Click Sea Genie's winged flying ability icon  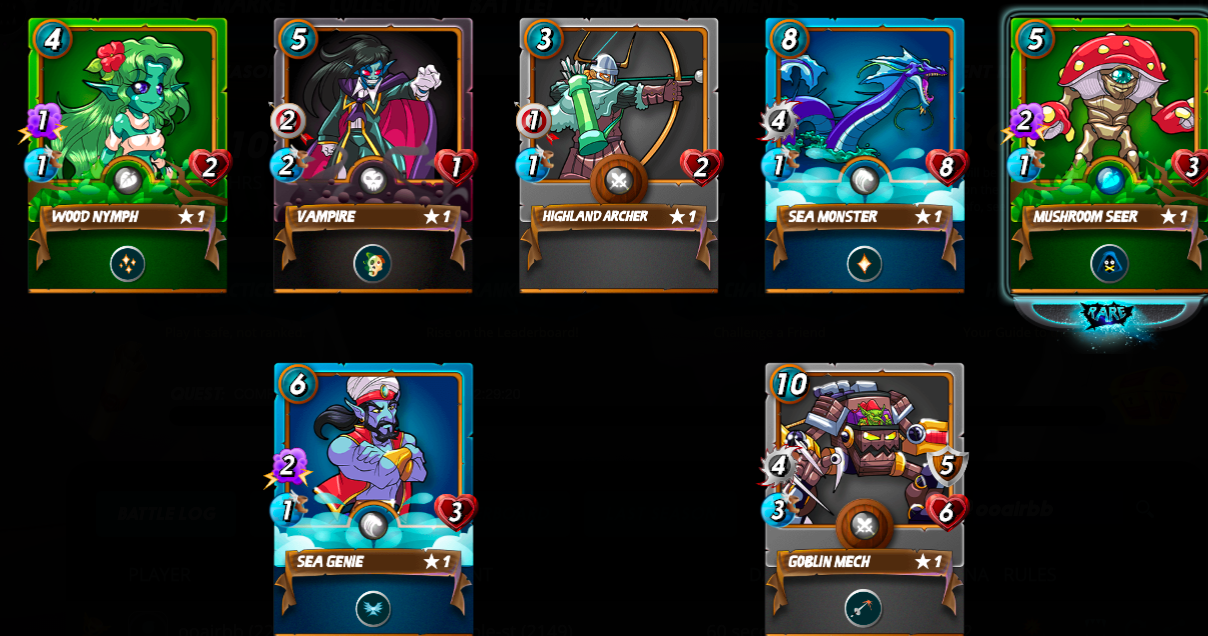[x=372, y=608]
